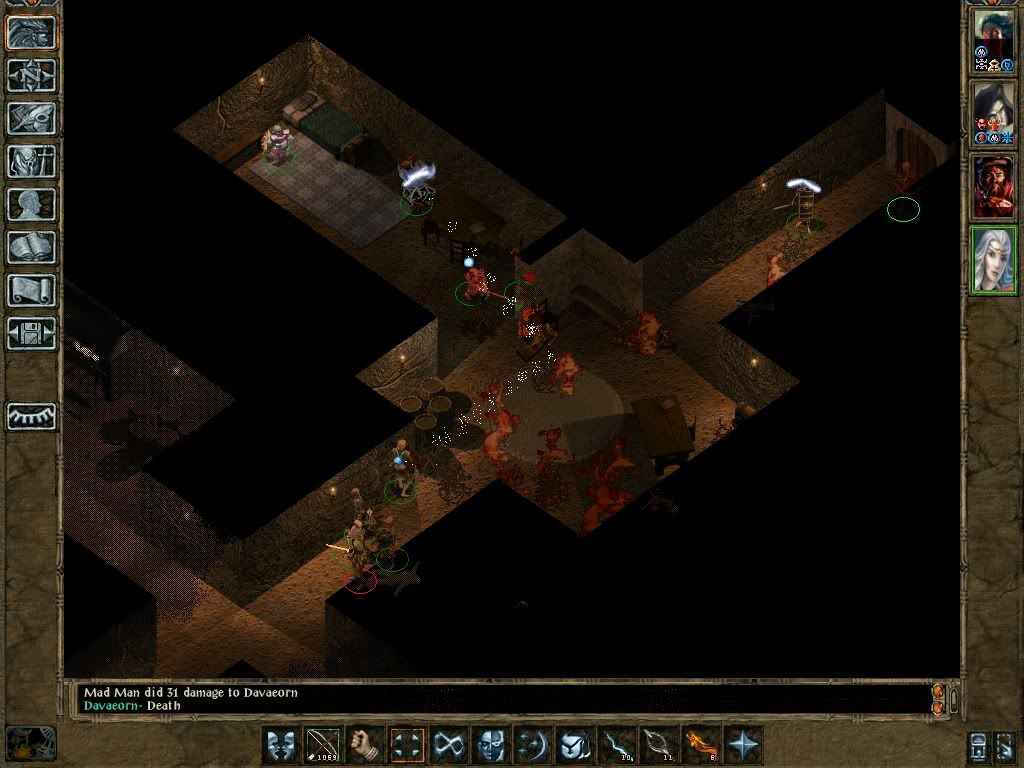Select the fist weapon slot
Viewport: 1024px width, 768px height.
pos(366,745)
